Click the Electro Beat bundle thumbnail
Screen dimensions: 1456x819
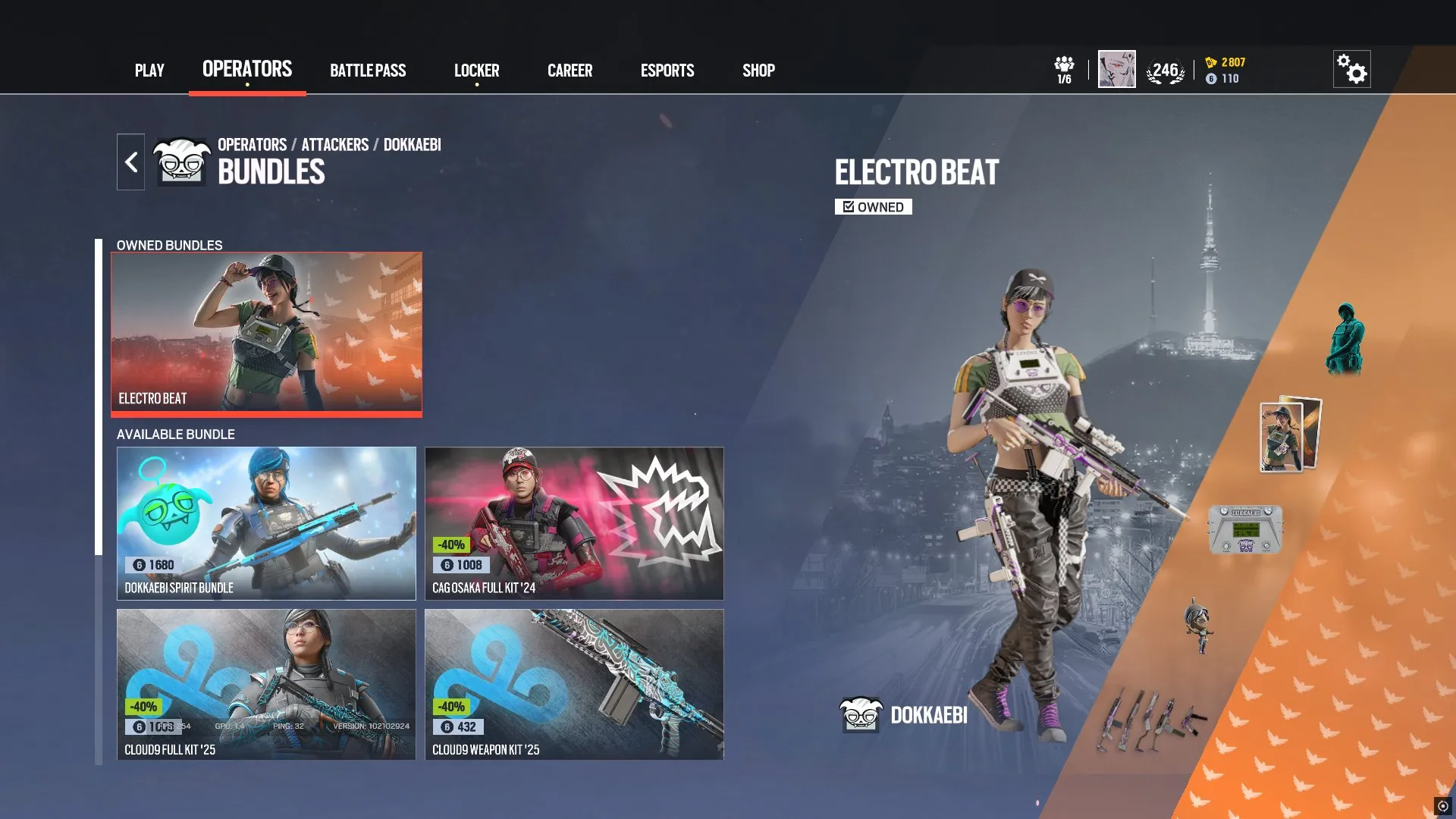(266, 334)
